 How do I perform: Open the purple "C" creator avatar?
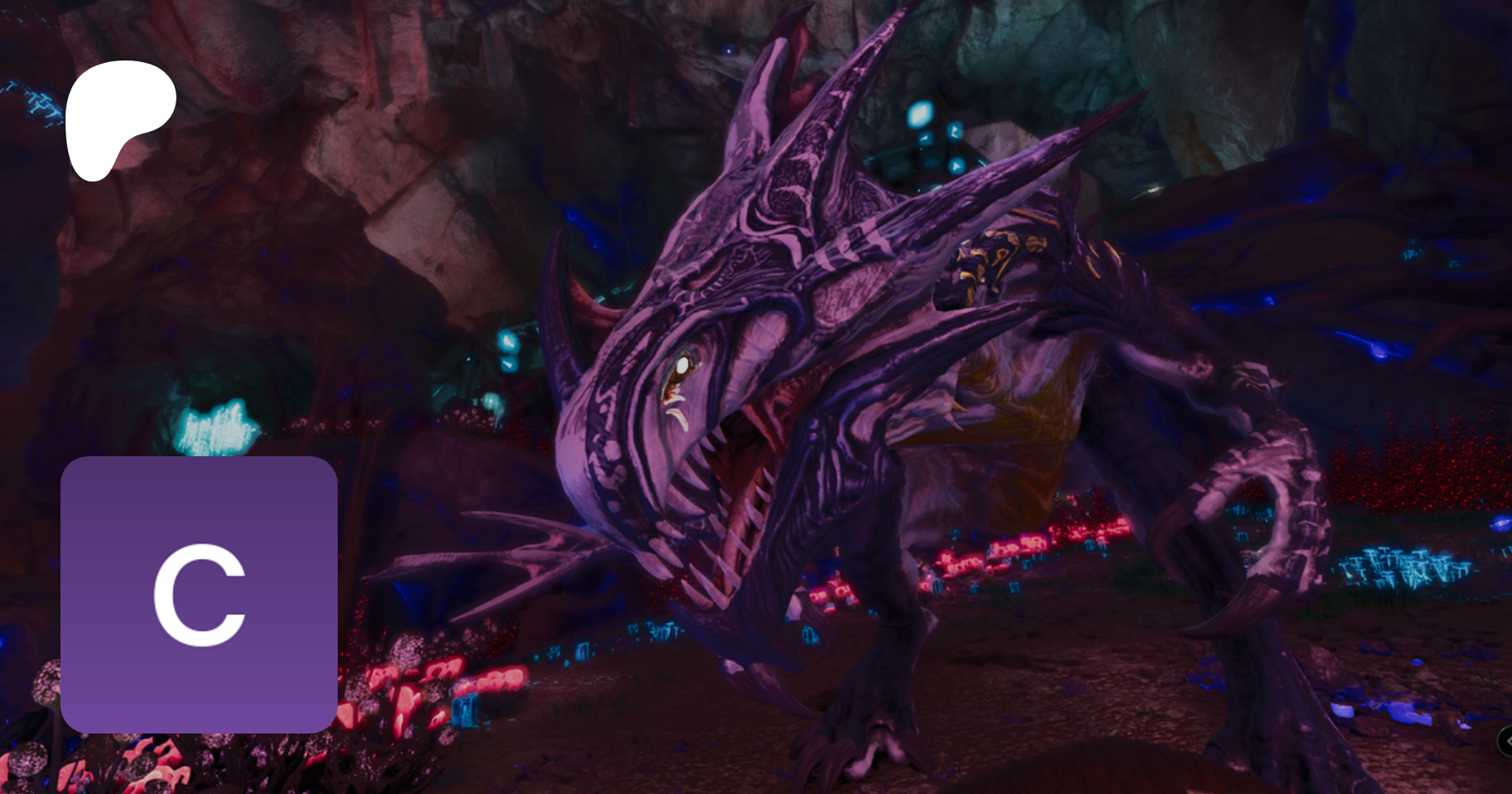[x=199, y=594]
